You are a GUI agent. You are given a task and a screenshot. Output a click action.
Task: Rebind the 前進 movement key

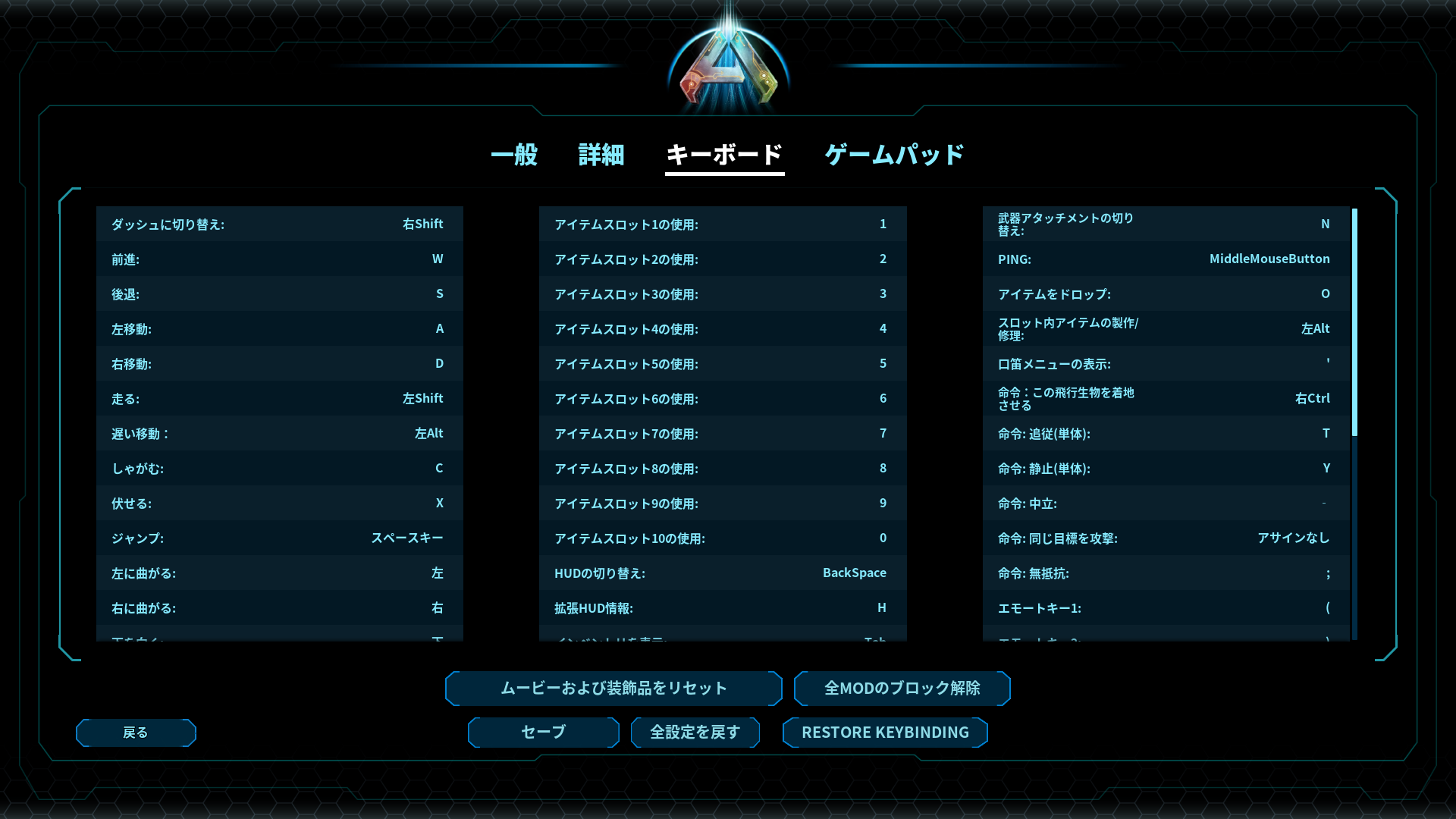tap(279, 259)
